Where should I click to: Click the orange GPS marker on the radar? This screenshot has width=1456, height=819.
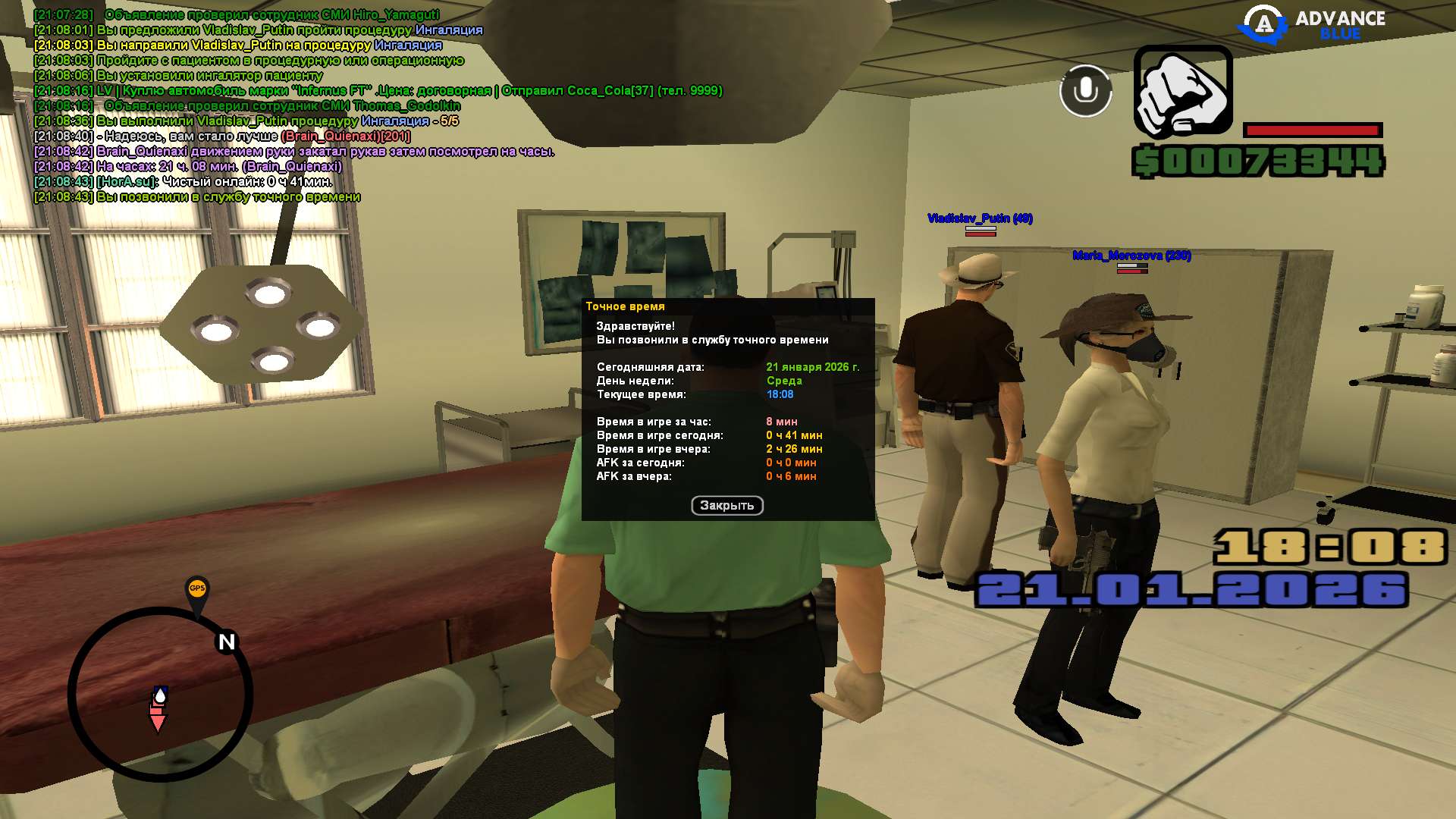(197, 589)
